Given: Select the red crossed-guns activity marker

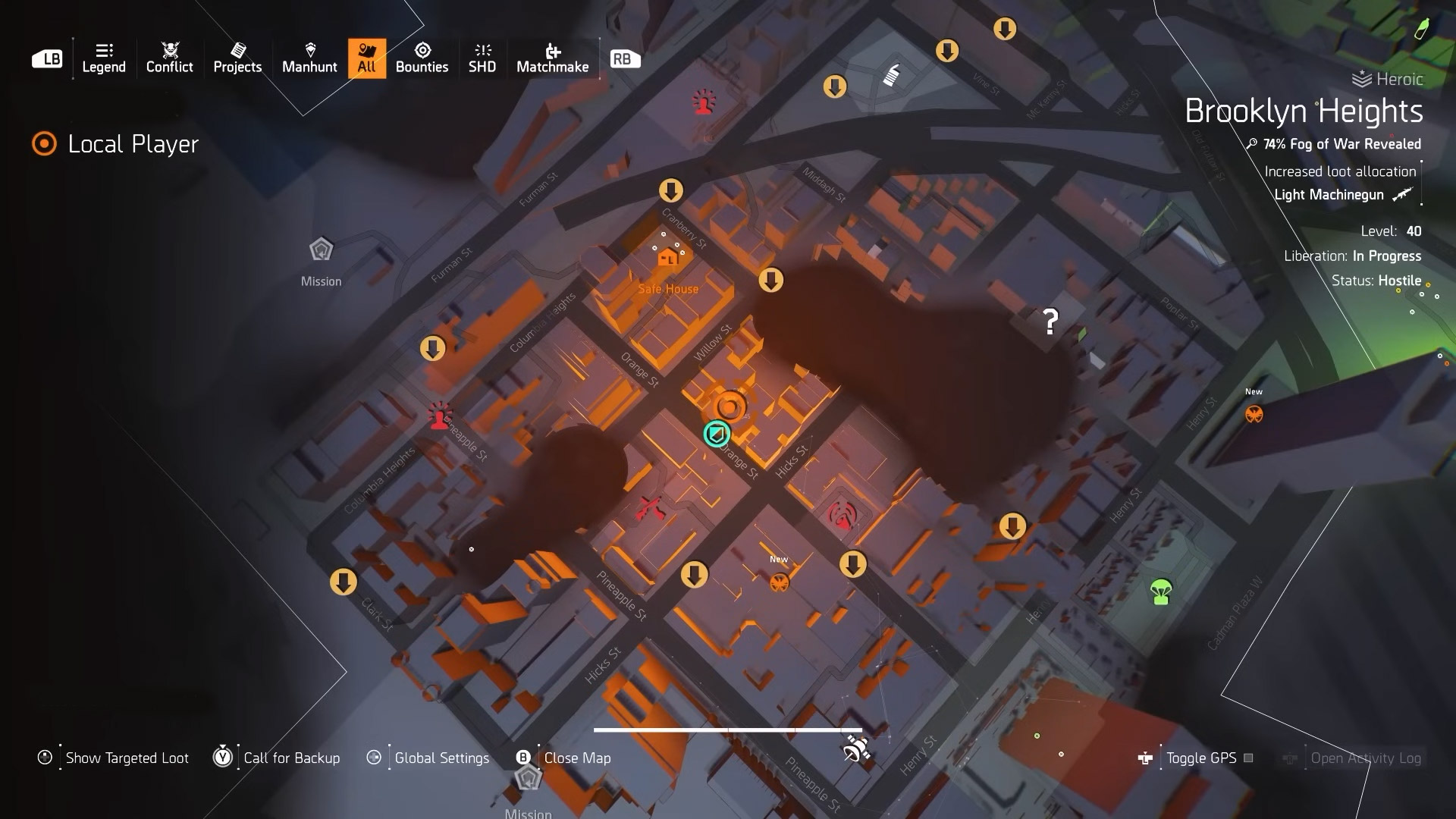Looking at the screenshot, I should [651, 507].
